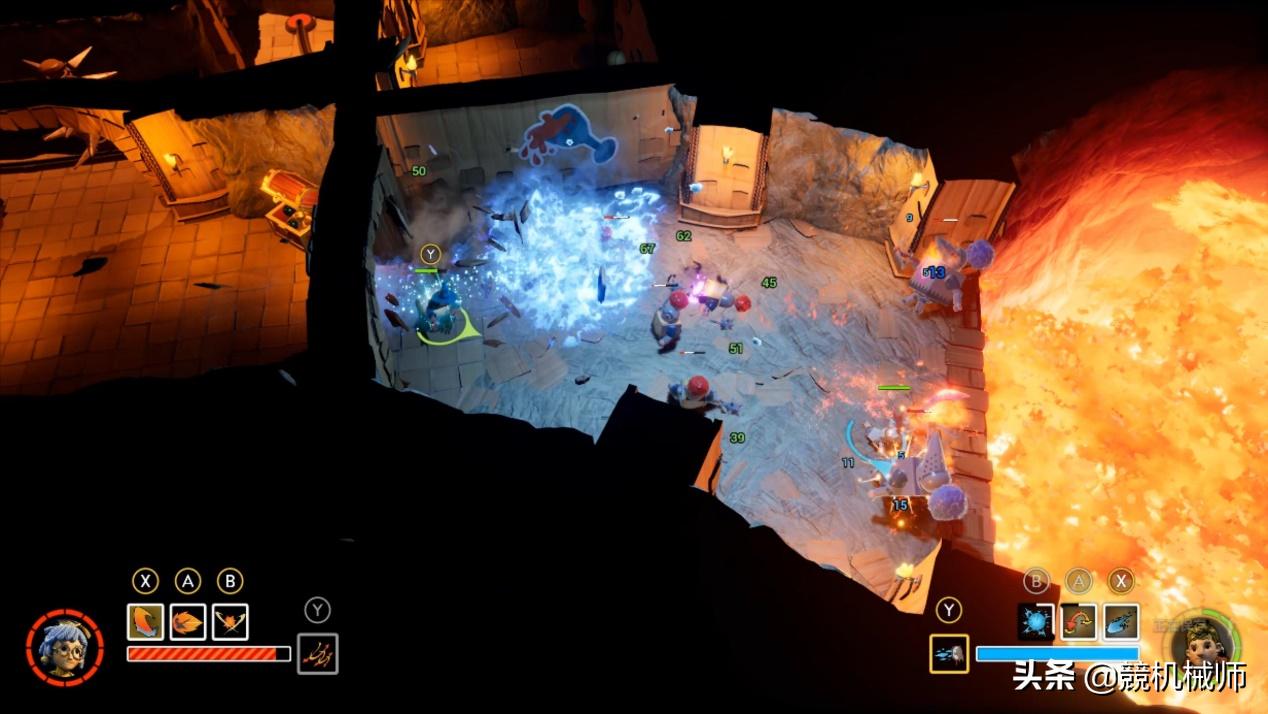Select the flame trail special in grey frame
This screenshot has height=714, width=1268.
[x=318, y=654]
